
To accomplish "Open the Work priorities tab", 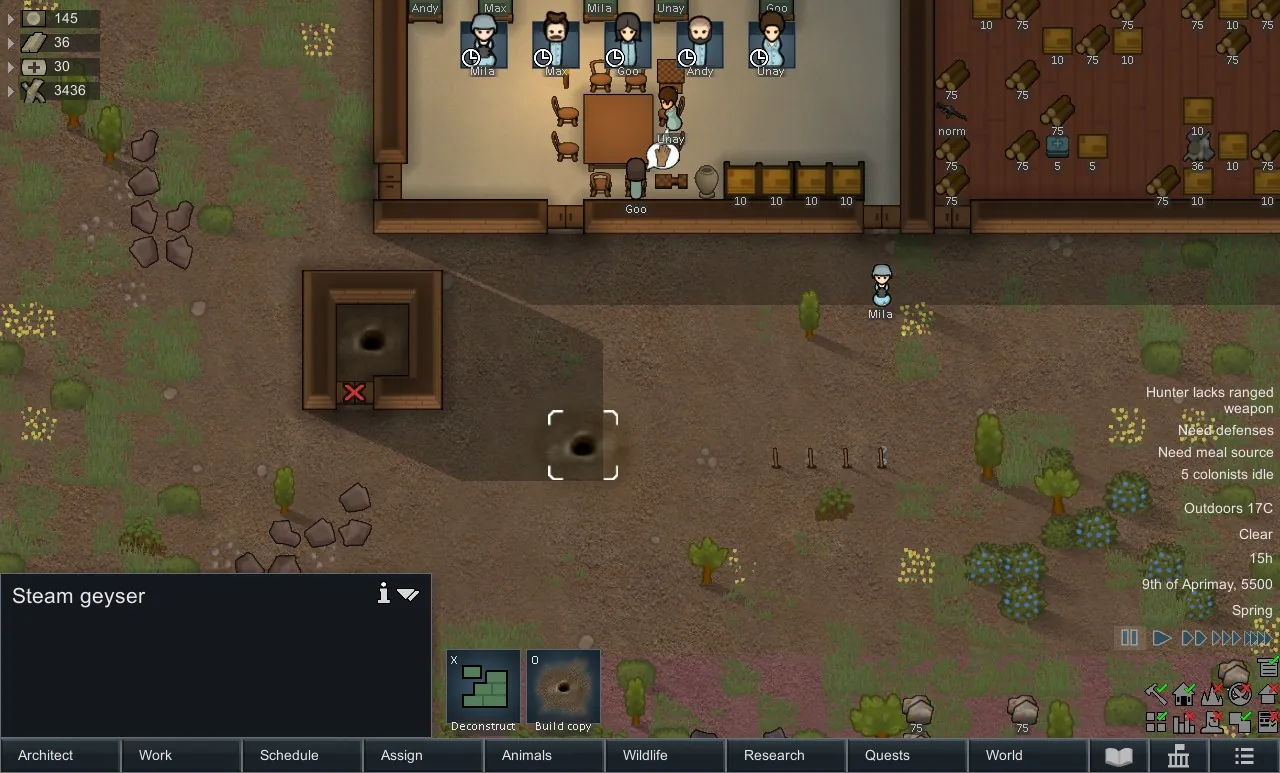I will click(x=181, y=755).
